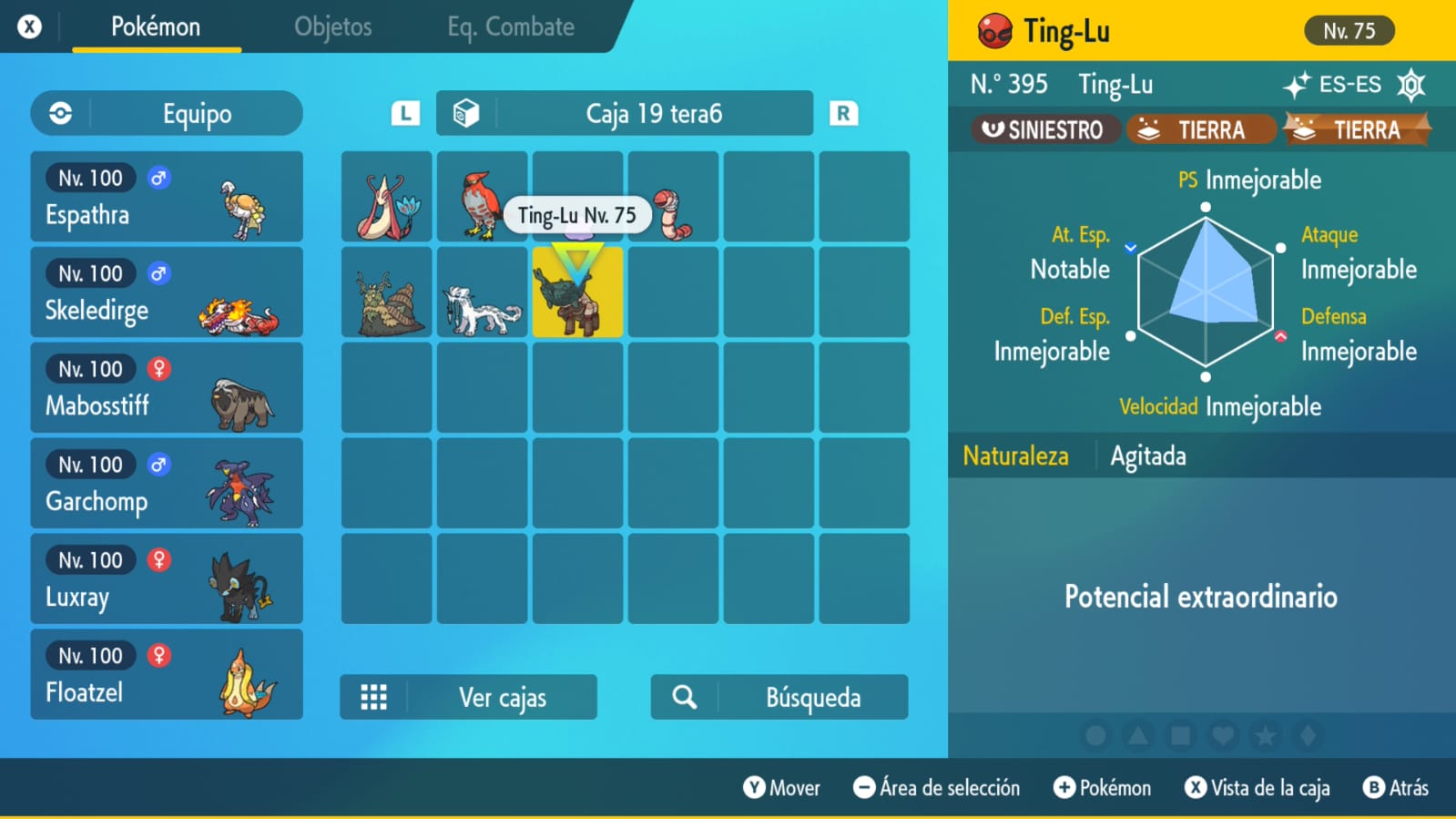Open the Objetos tab

tap(332, 27)
